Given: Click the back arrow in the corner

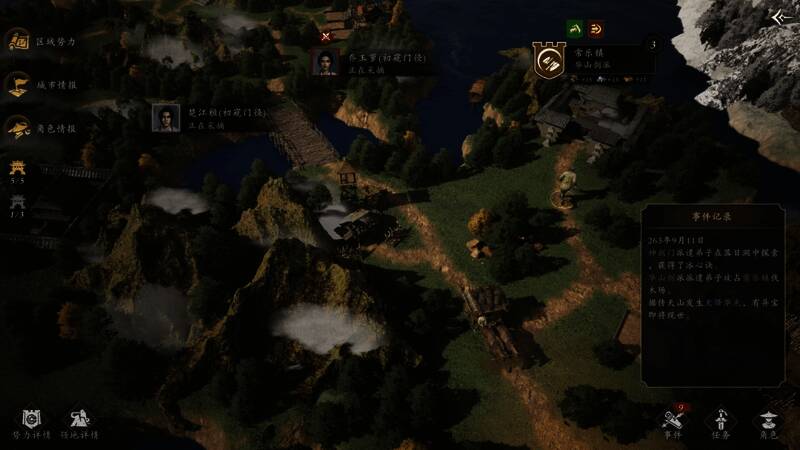Looking at the screenshot, I should [x=782, y=17].
